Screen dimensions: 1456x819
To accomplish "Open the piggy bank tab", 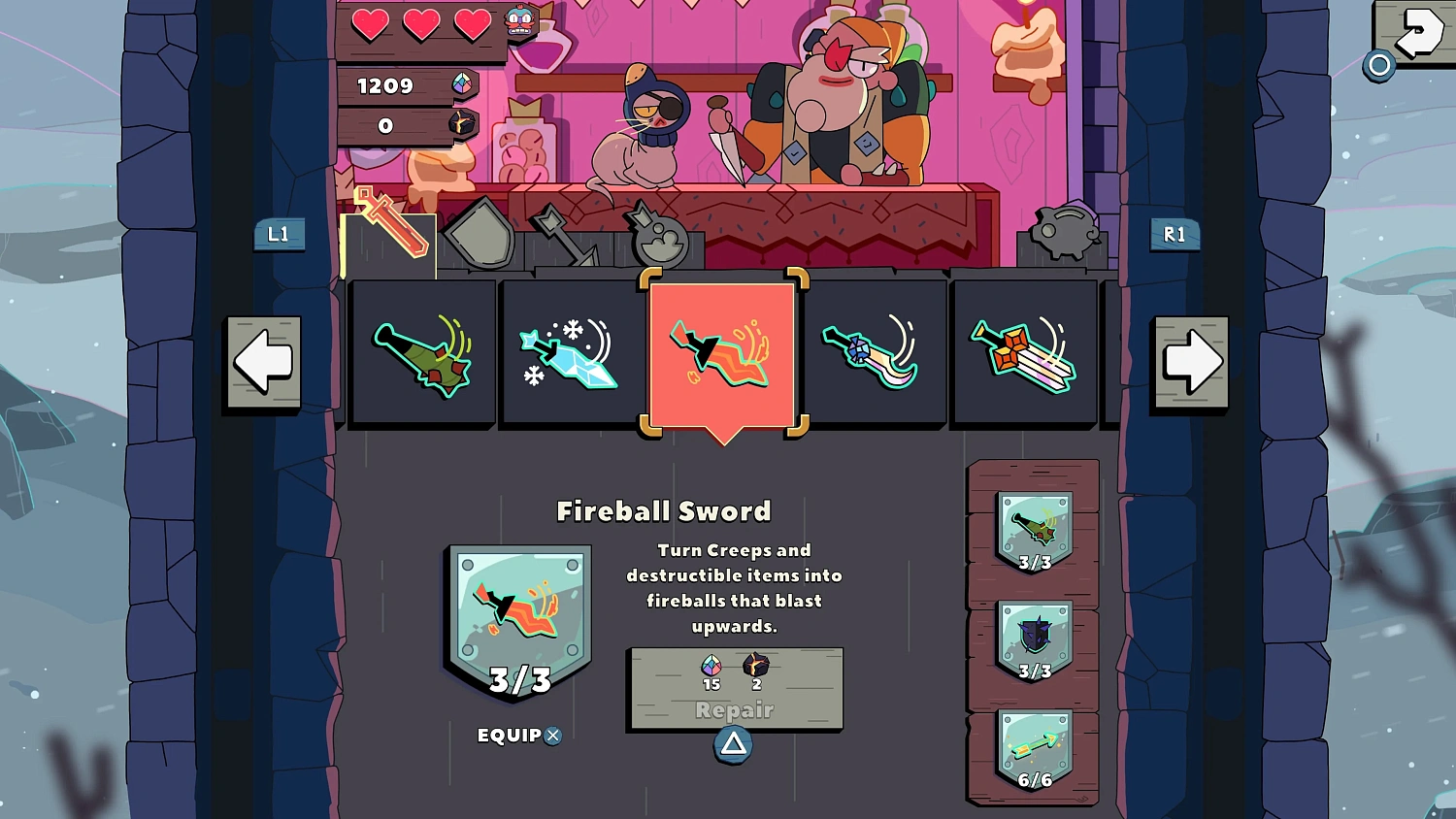I will 1065,233.
